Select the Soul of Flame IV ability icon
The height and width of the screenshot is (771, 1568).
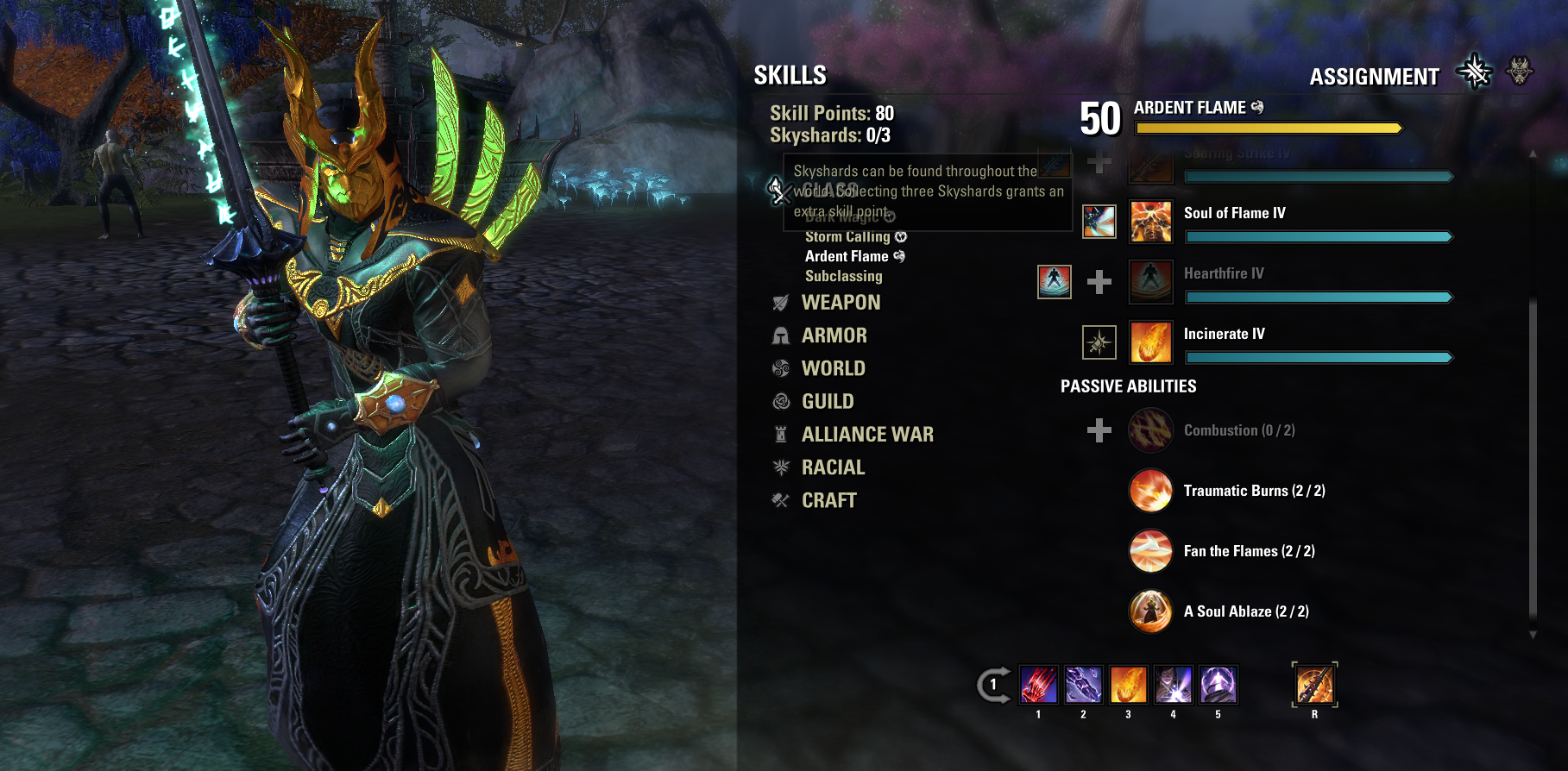1151,222
